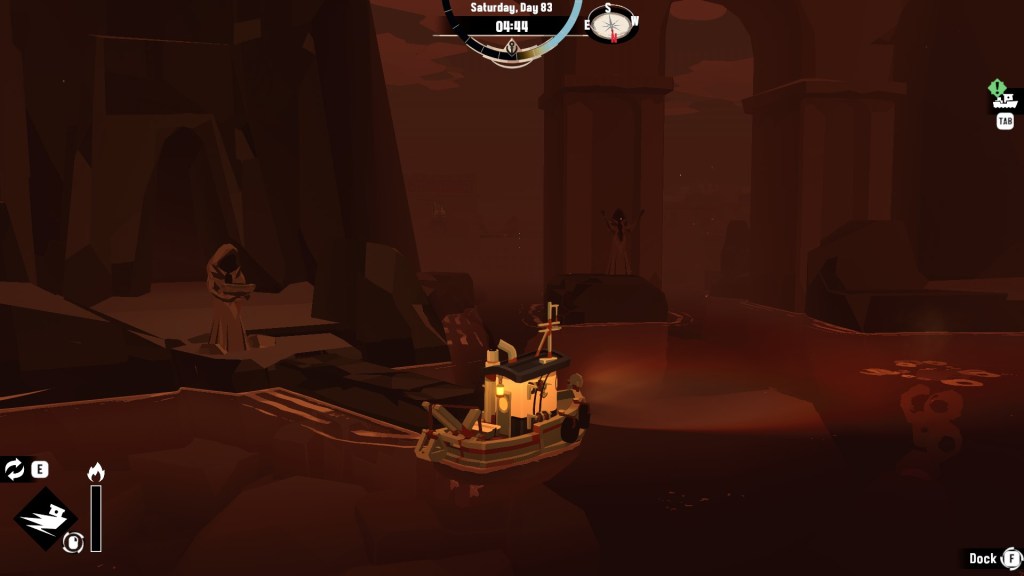This screenshot has height=576, width=1024.
Task: Activate the Haste boat ability icon
Action: (46, 518)
